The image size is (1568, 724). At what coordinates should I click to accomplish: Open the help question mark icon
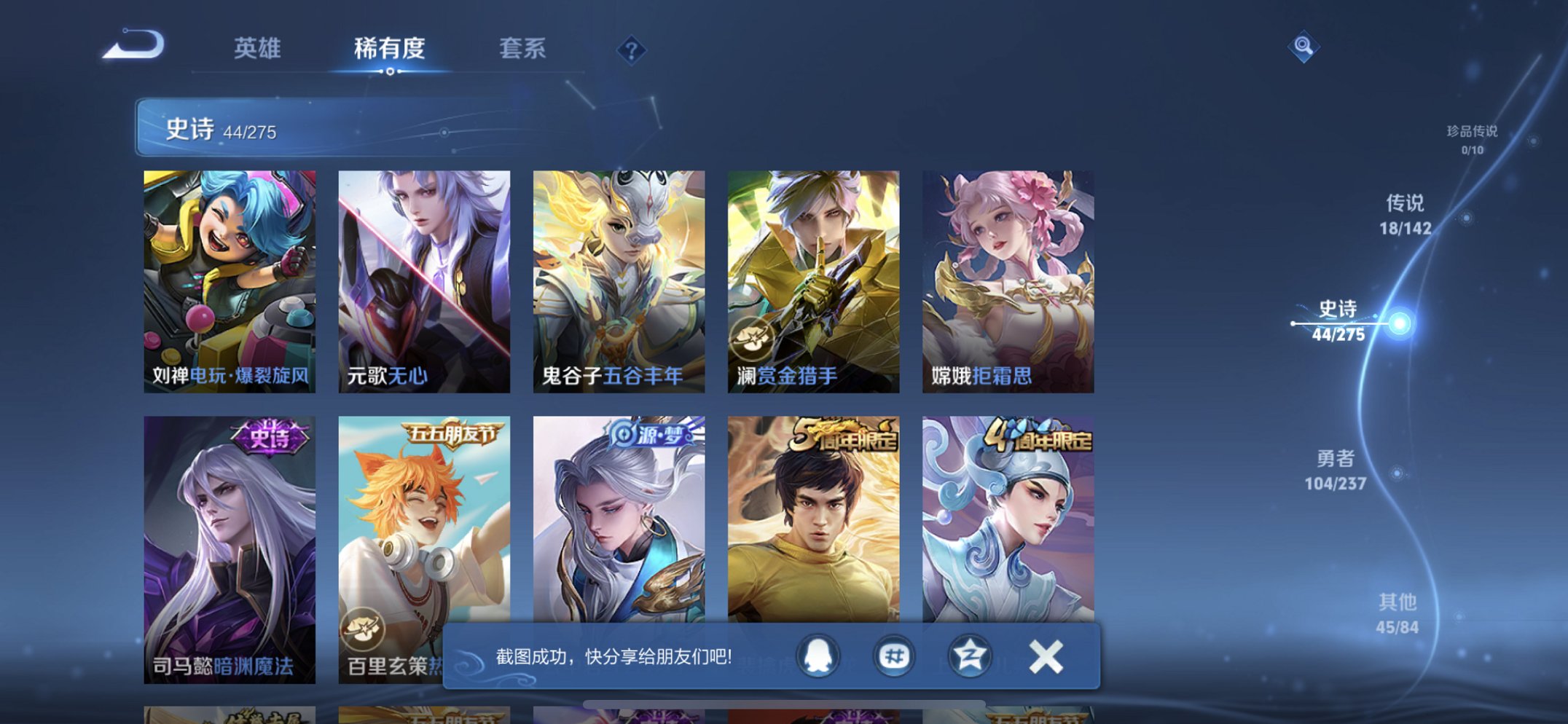pos(632,50)
